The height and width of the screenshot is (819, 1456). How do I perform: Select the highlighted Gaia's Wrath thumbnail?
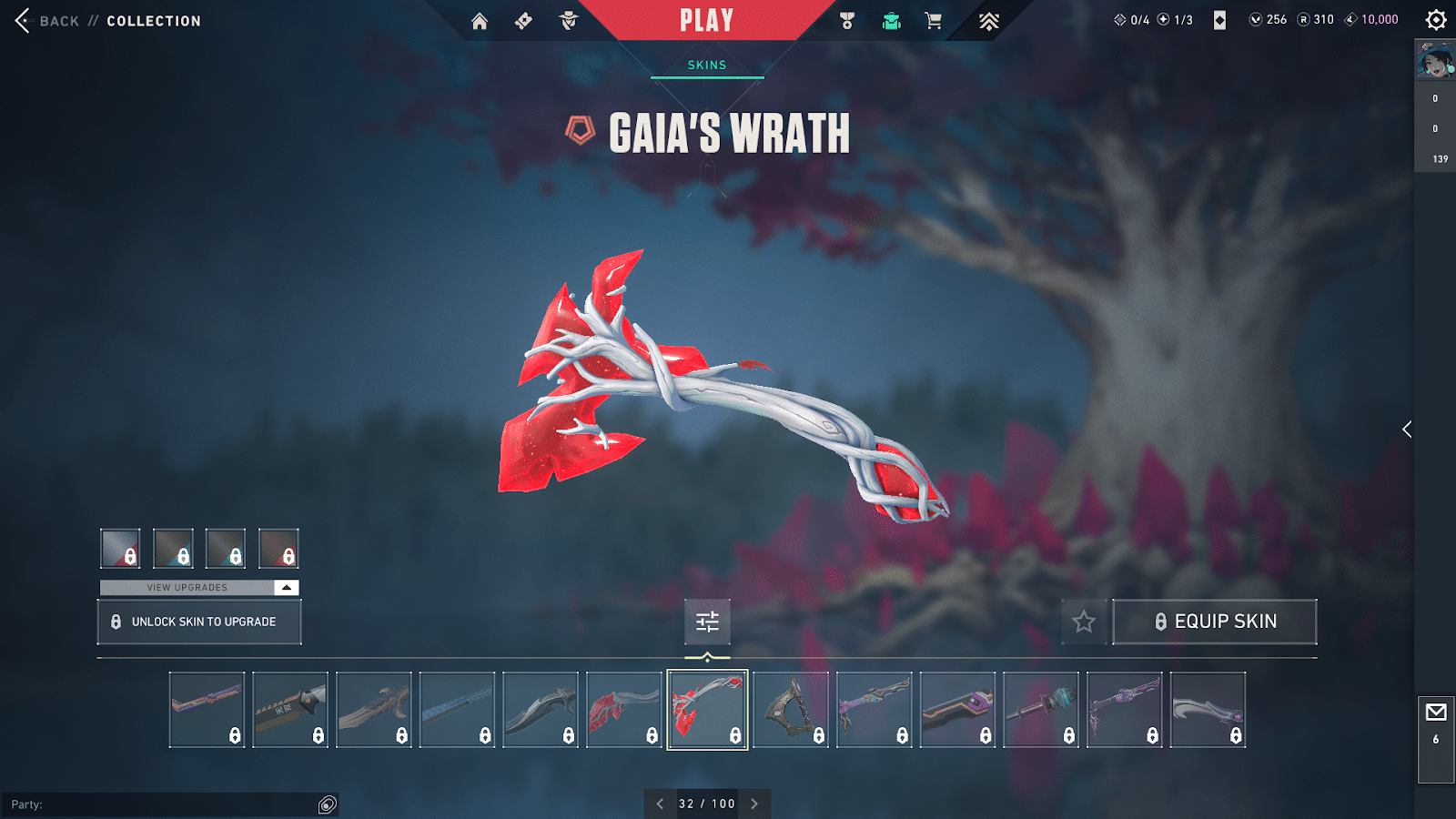pos(707,710)
